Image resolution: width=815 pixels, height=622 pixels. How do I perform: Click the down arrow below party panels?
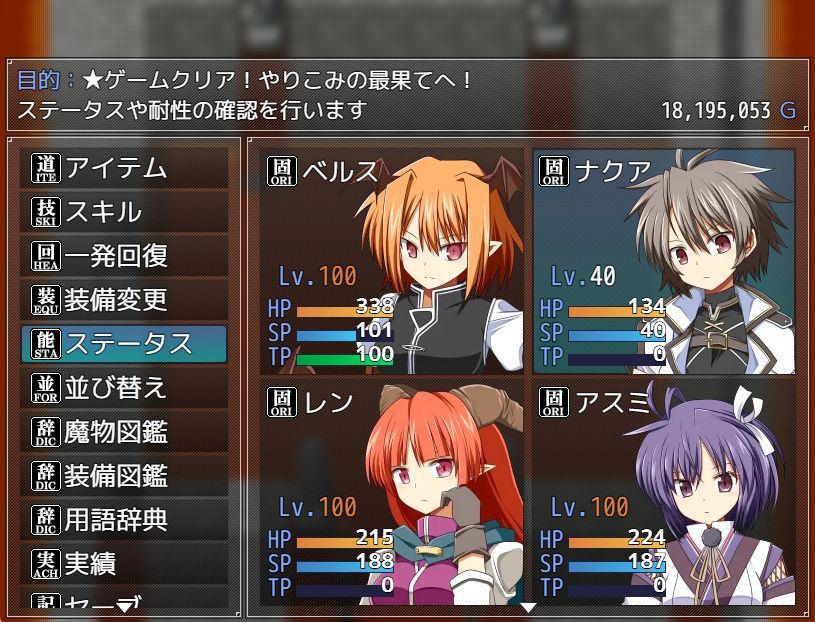pyautogui.click(x=528, y=607)
